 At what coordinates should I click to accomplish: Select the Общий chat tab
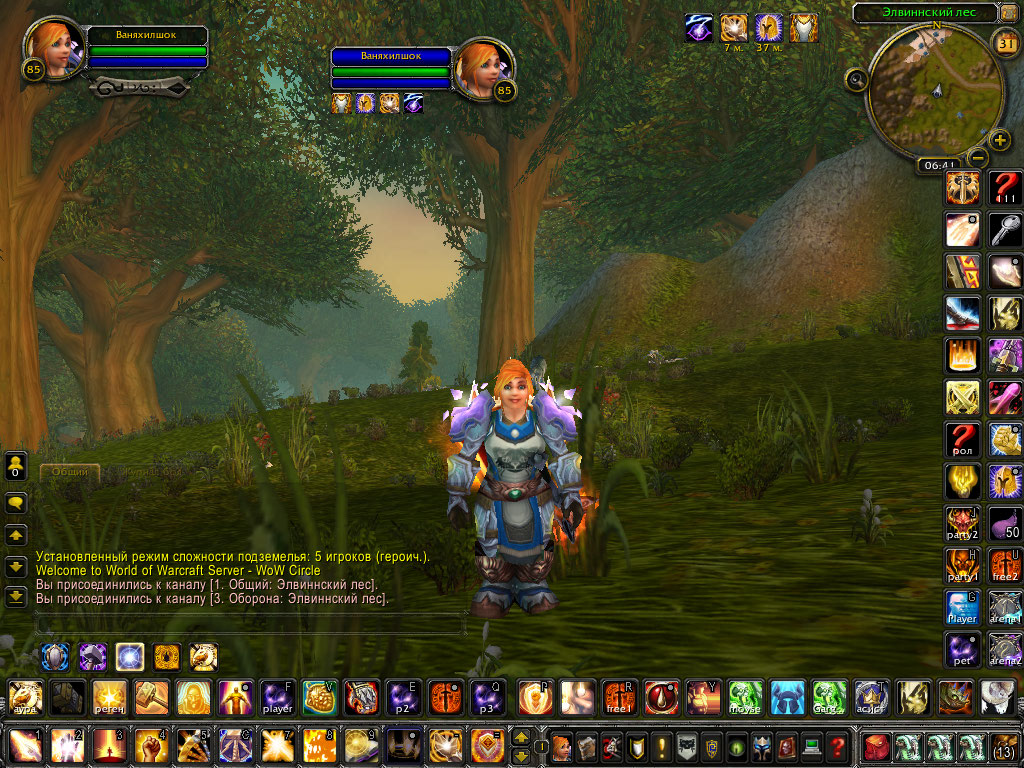70,471
